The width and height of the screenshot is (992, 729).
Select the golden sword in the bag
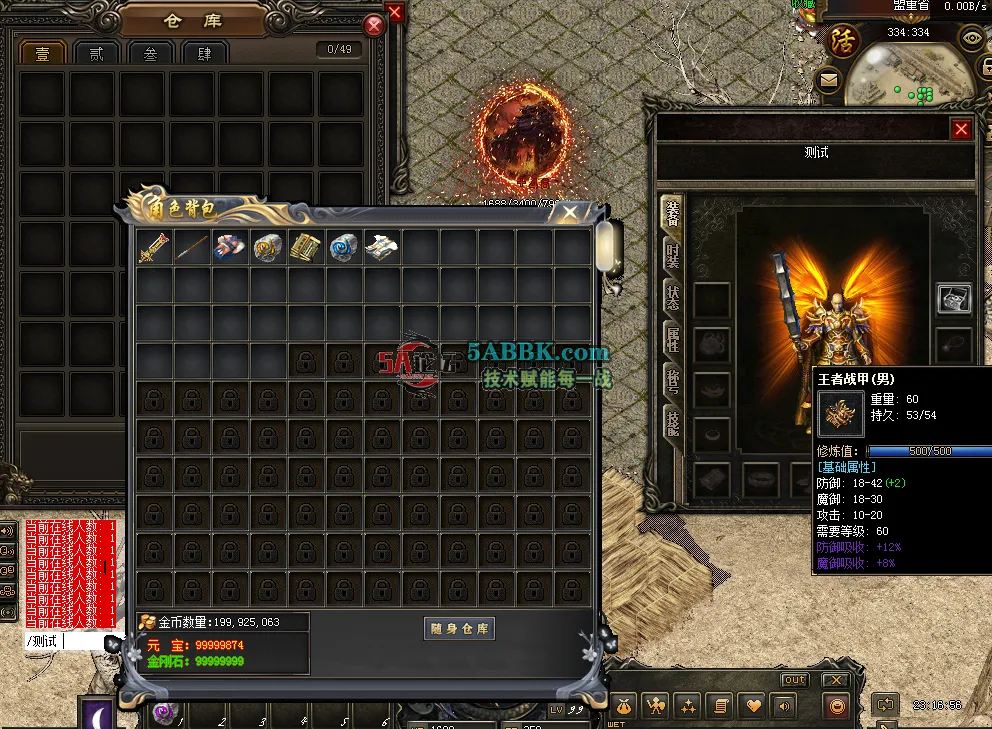pyautogui.click(x=154, y=248)
